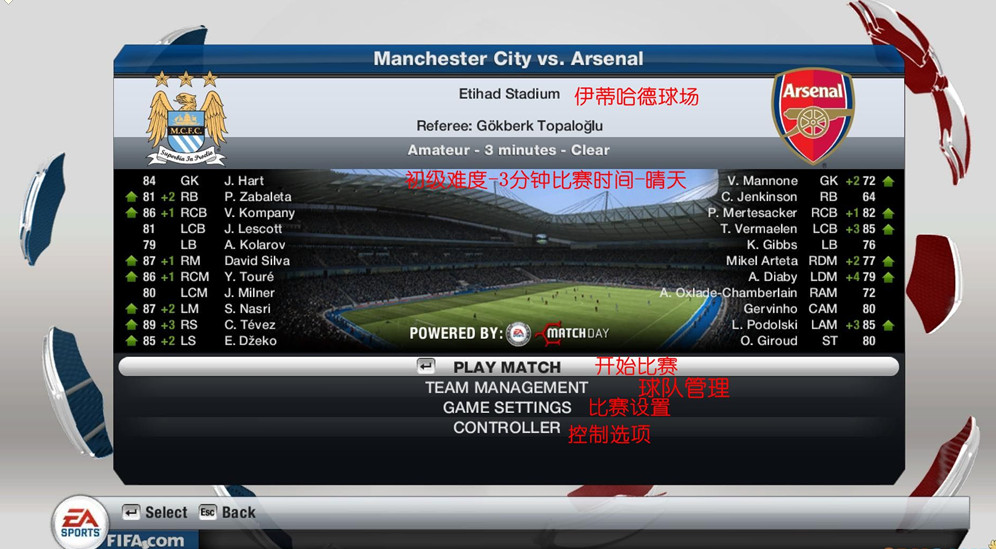996x549 pixels.
Task: Click the Select prompt in bottom bar
Action: pos(155,512)
